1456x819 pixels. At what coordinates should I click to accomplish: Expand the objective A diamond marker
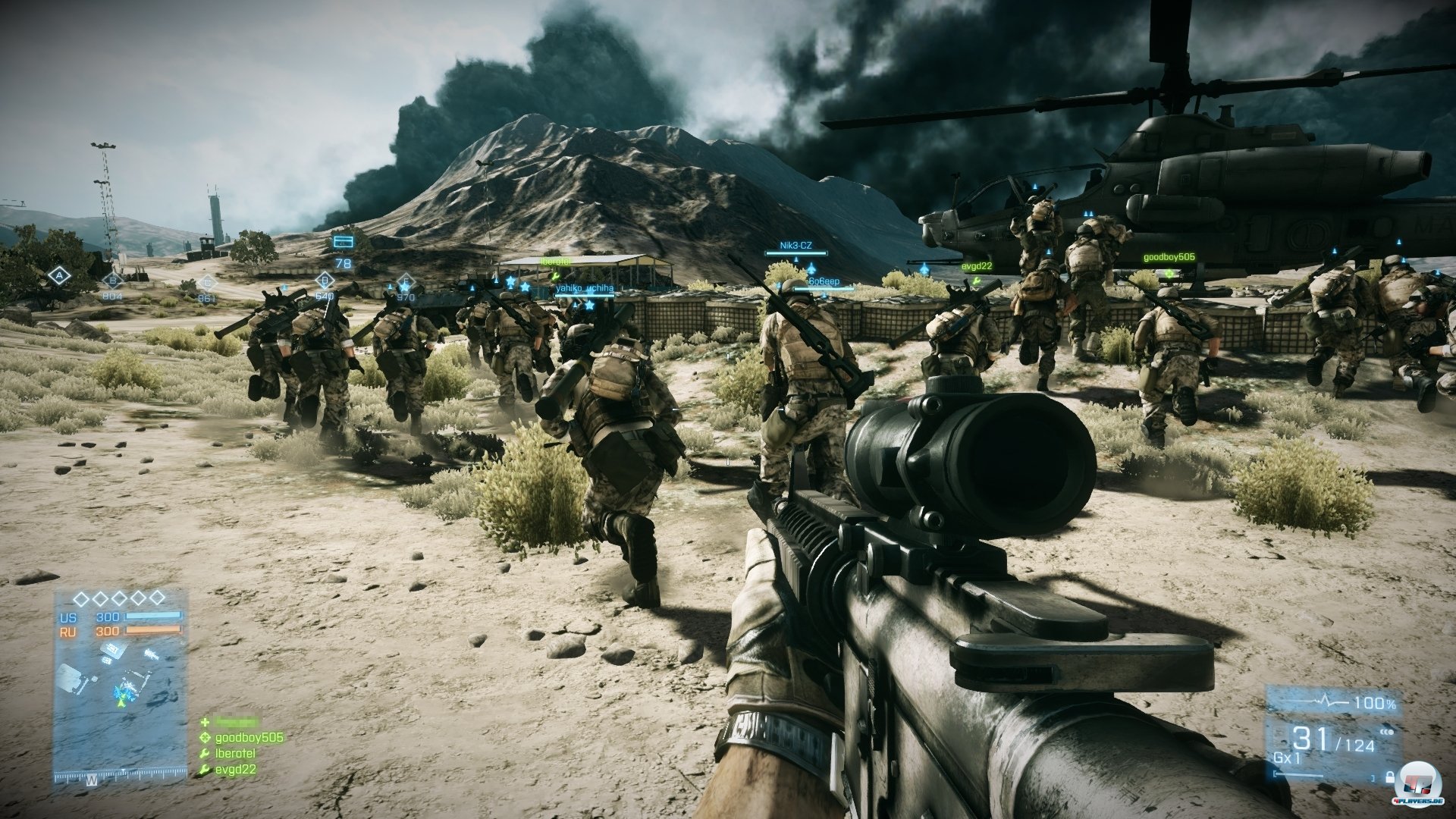point(59,276)
